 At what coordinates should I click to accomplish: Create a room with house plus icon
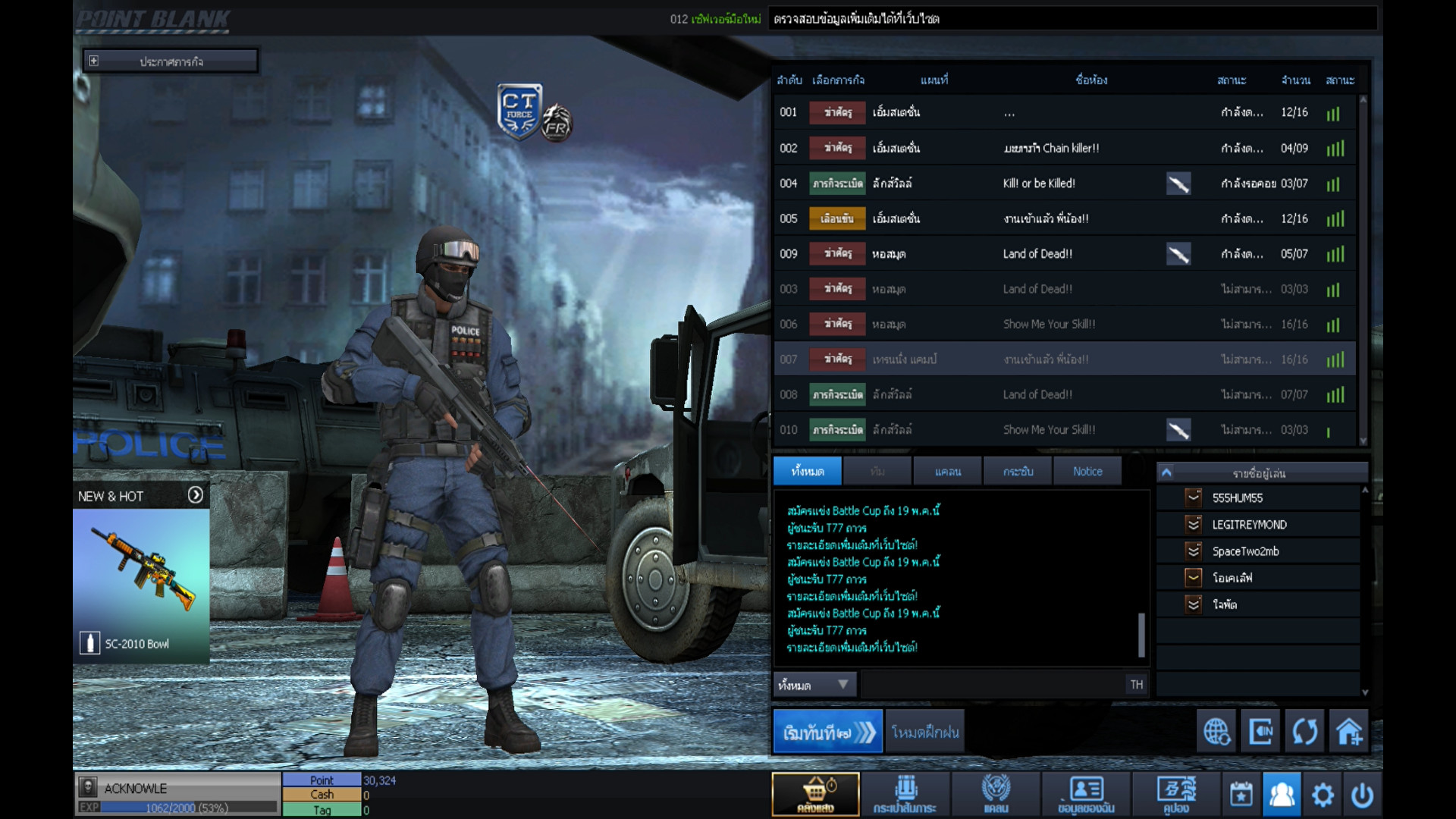(1348, 732)
